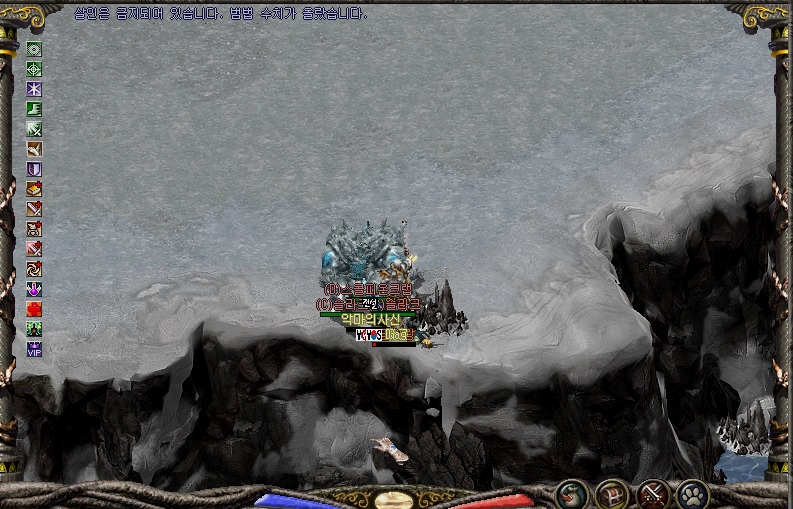The height and width of the screenshot is (509, 793).
Task: Select the green boot speed icon
Action: [x=34, y=109]
